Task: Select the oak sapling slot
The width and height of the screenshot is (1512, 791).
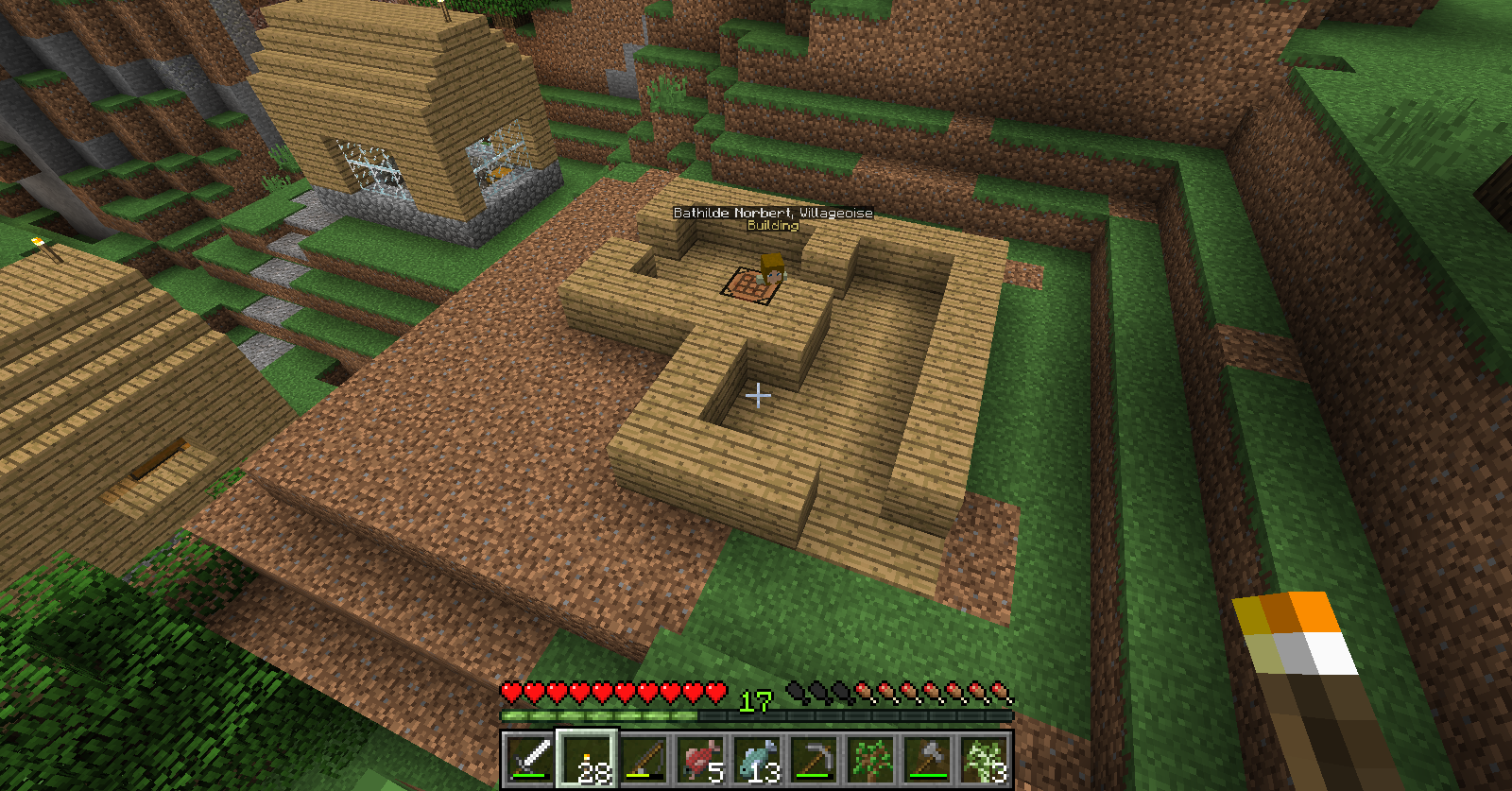Action: (x=870, y=759)
